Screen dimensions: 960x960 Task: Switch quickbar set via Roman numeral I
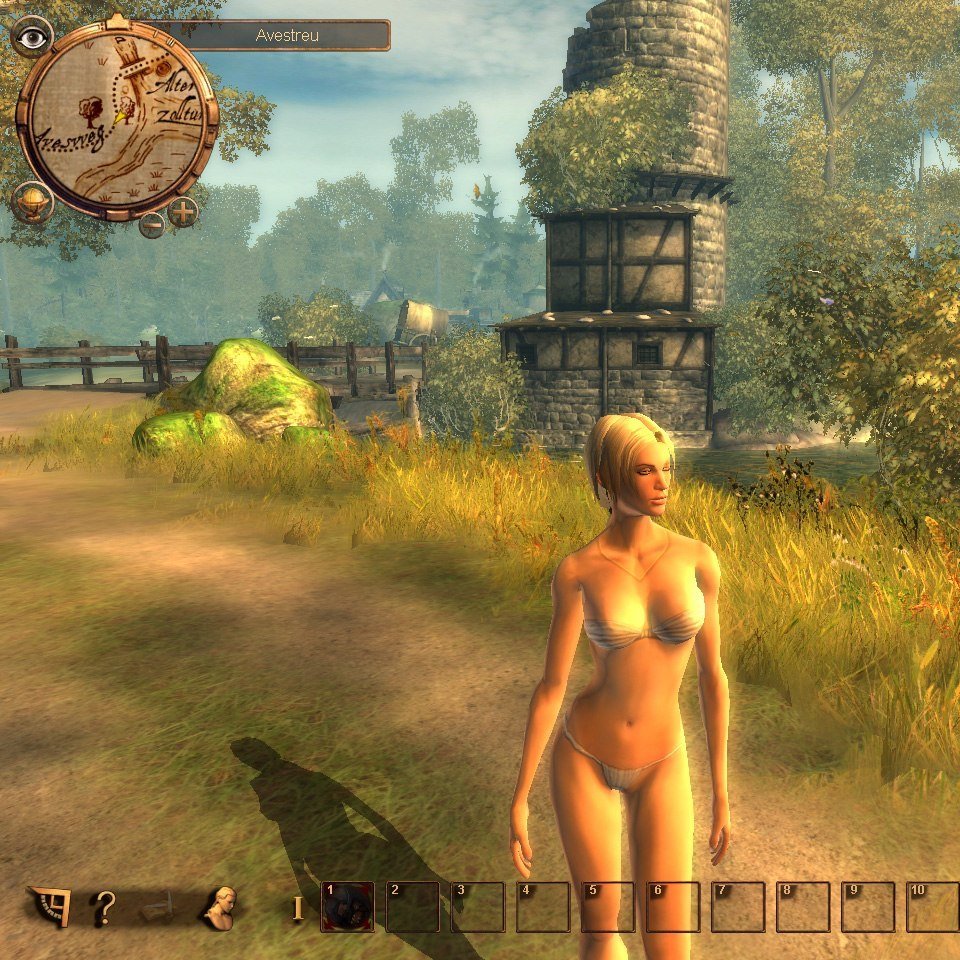click(x=296, y=908)
